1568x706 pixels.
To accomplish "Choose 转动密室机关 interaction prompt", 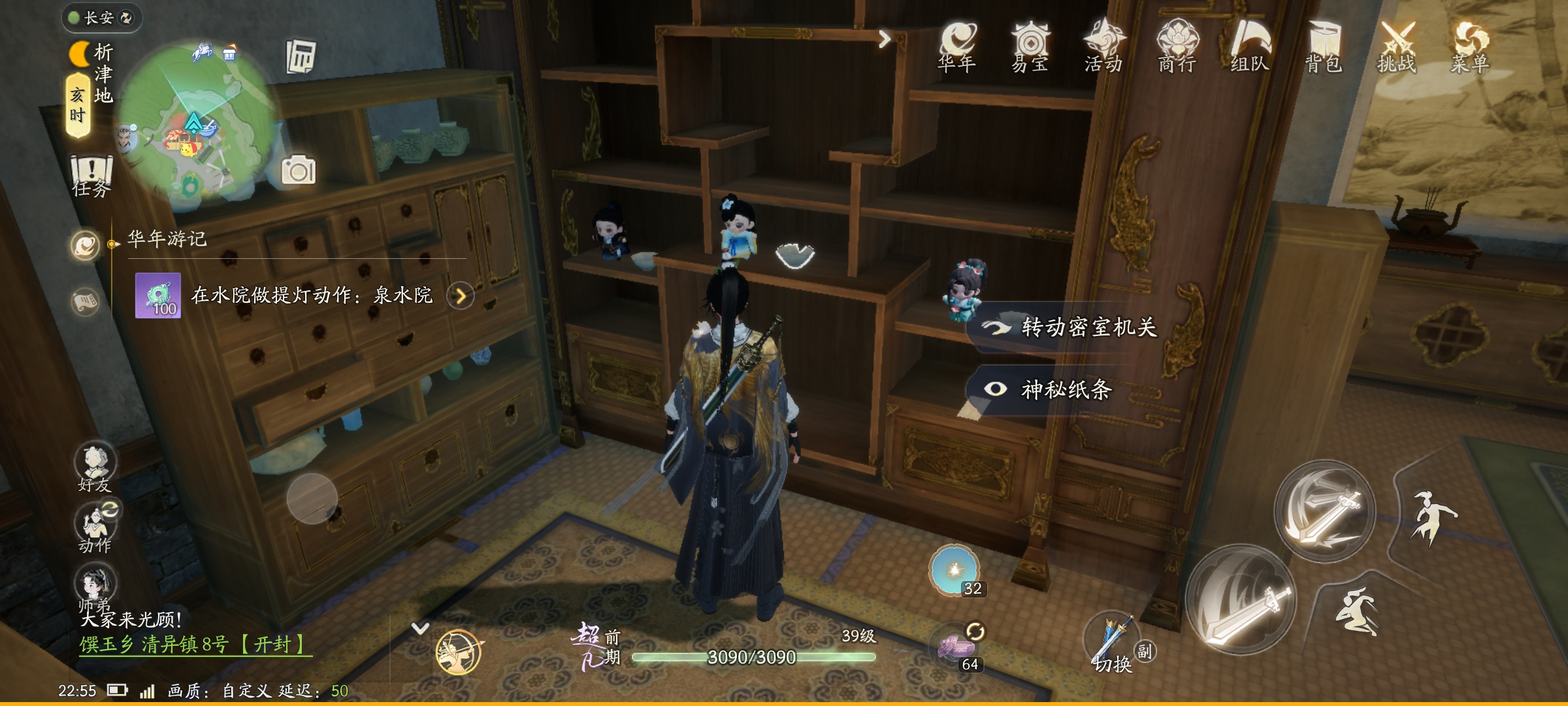I will click(1071, 327).
